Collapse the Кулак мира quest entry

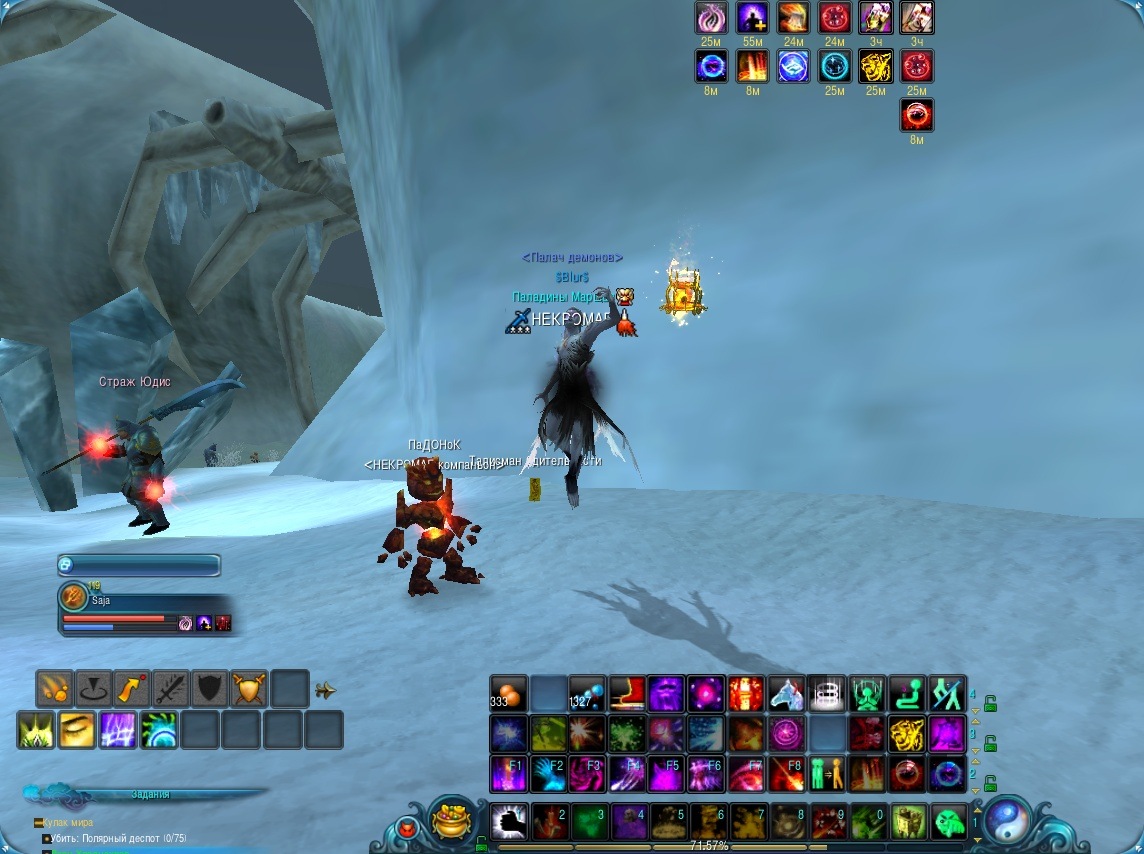point(39,822)
